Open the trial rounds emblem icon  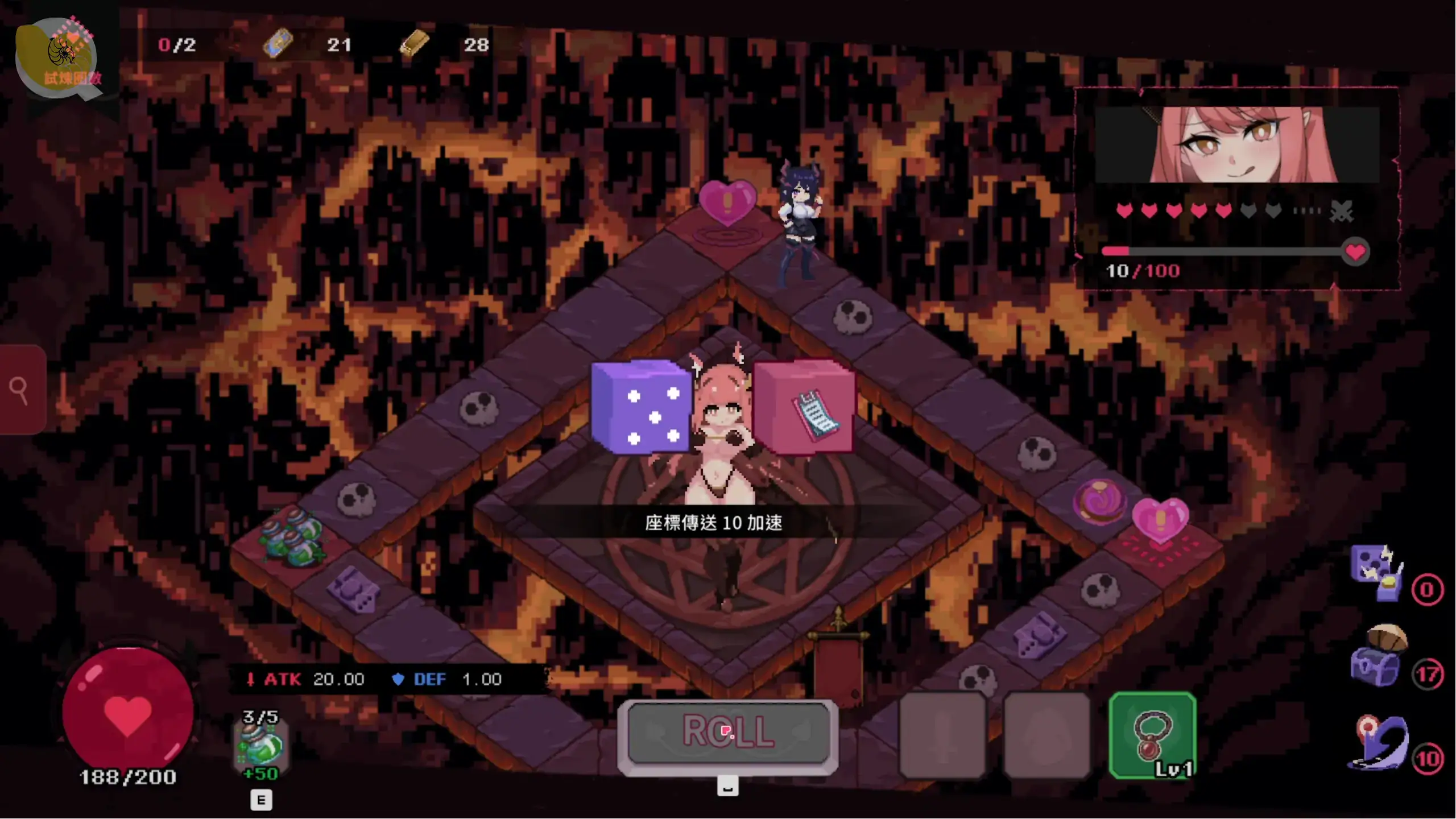pos(60,57)
